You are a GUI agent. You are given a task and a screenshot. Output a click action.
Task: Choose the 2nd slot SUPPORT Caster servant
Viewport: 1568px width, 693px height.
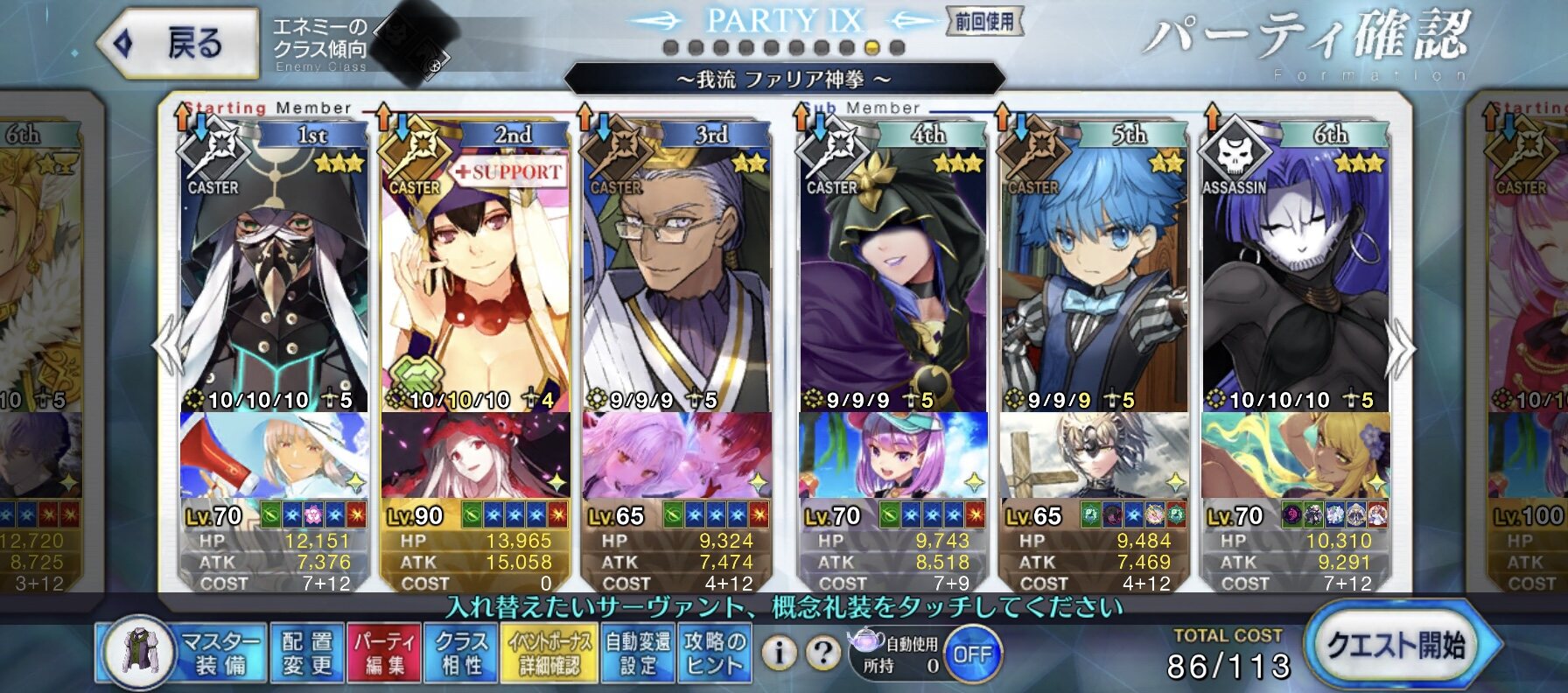475,271
